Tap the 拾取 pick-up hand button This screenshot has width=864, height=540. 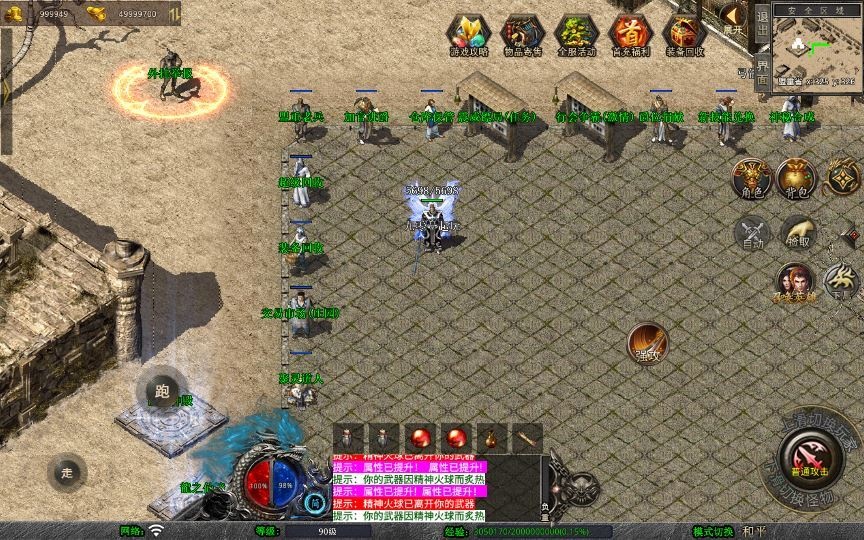(x=797, y=232)
